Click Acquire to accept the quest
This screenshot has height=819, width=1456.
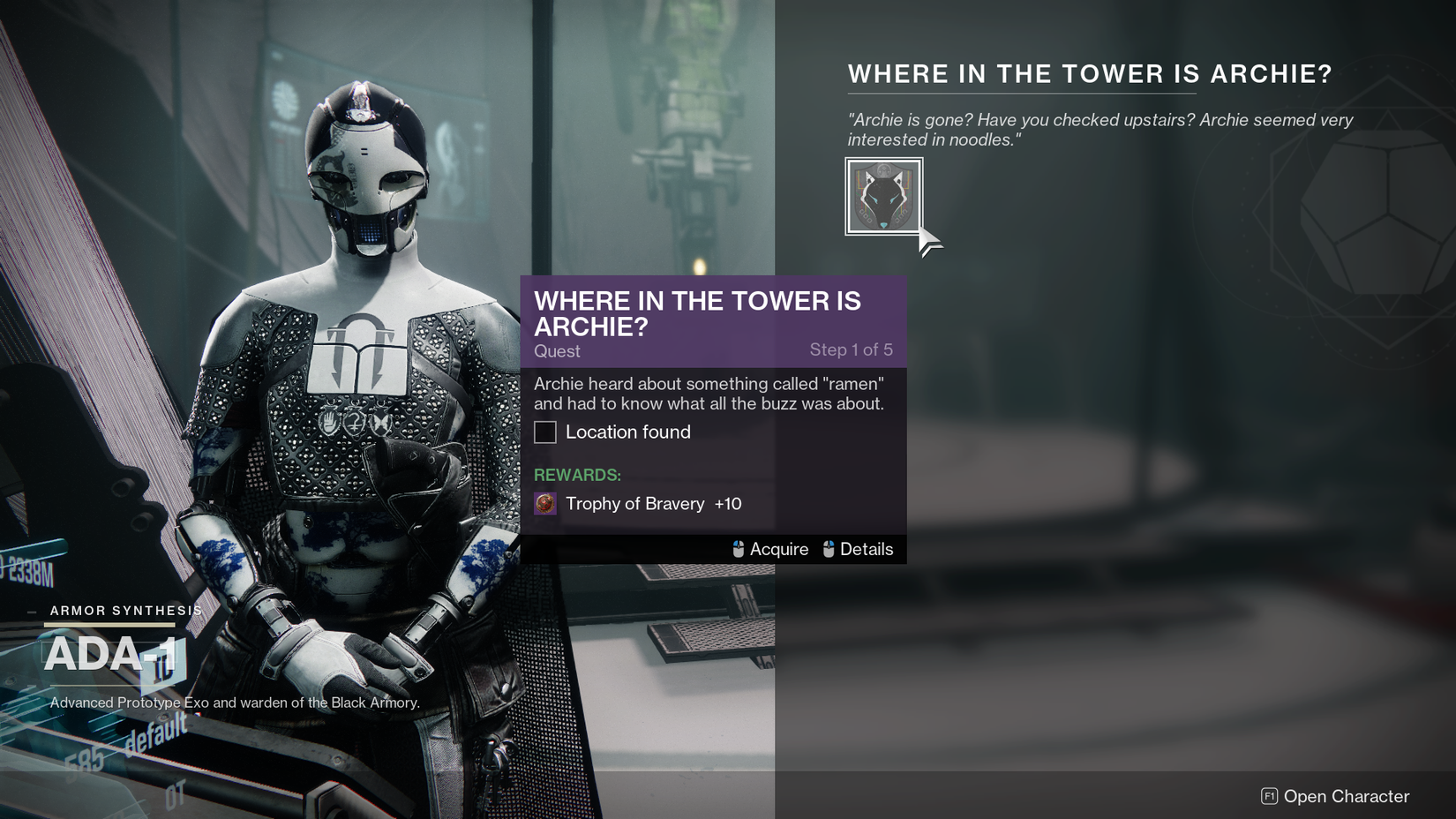(x=778, y=549)
